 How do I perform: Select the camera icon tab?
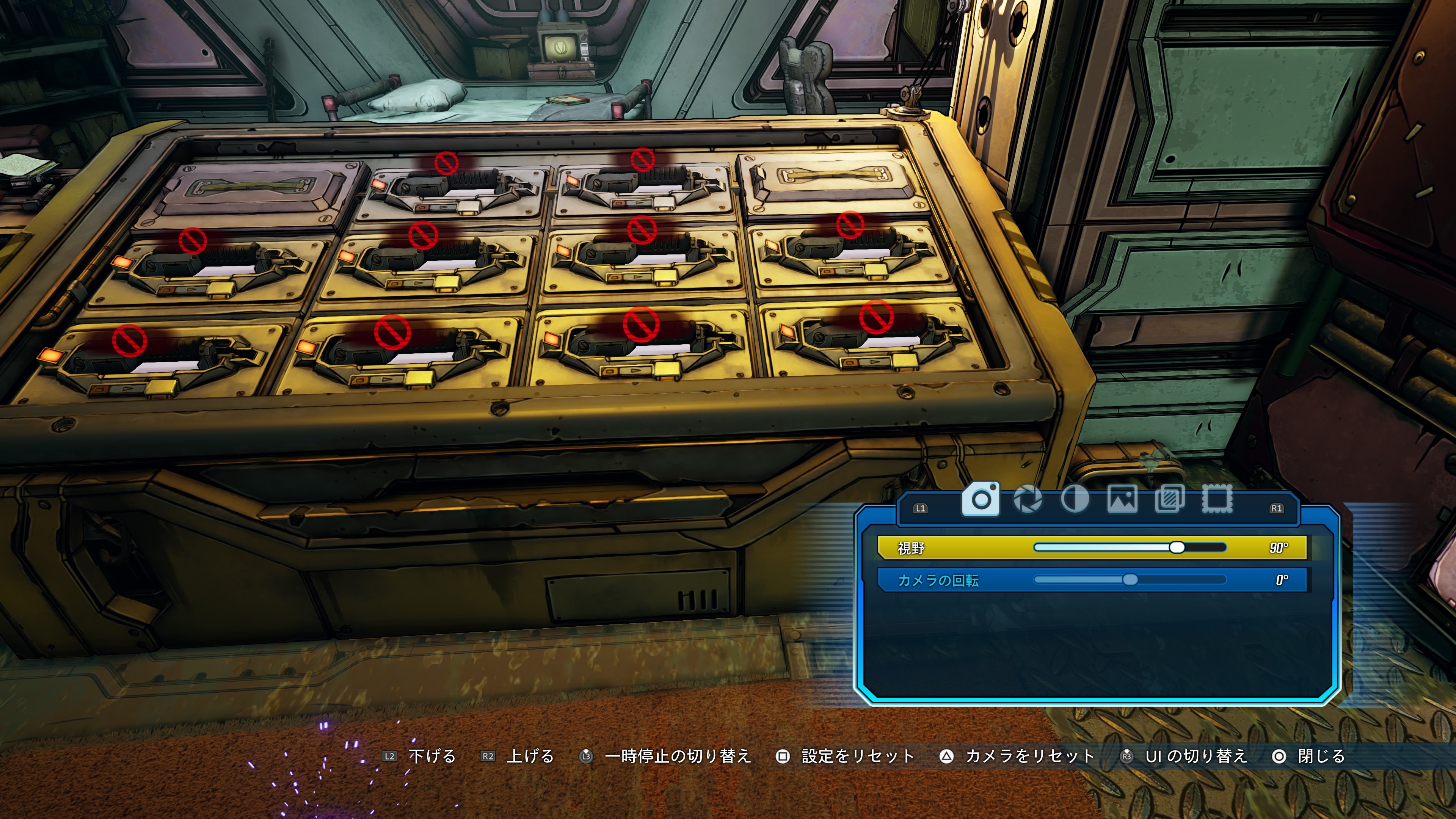(981, 499)
